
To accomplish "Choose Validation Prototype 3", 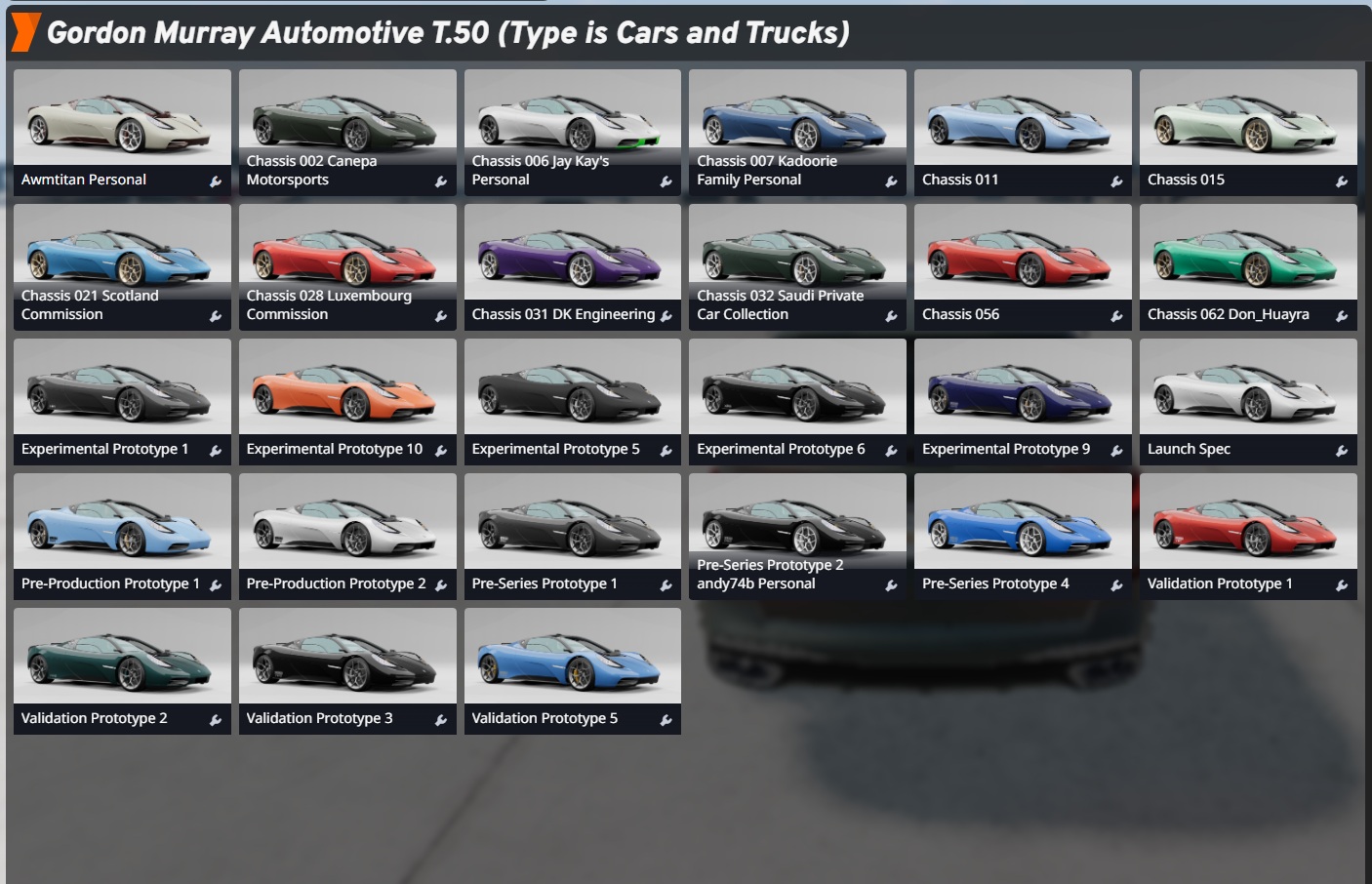I will (x=347, y=670).
